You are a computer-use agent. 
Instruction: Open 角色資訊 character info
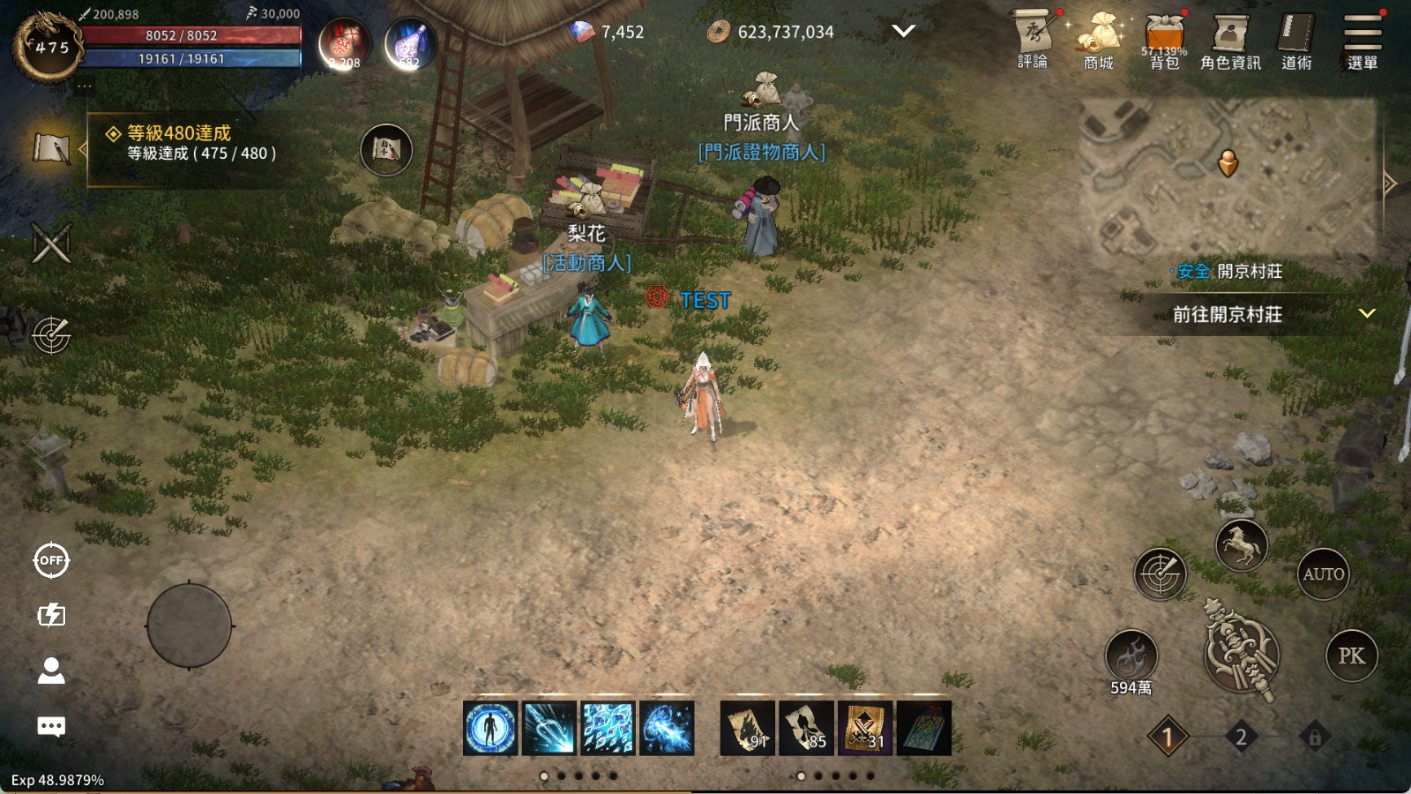coord(1230,40)
